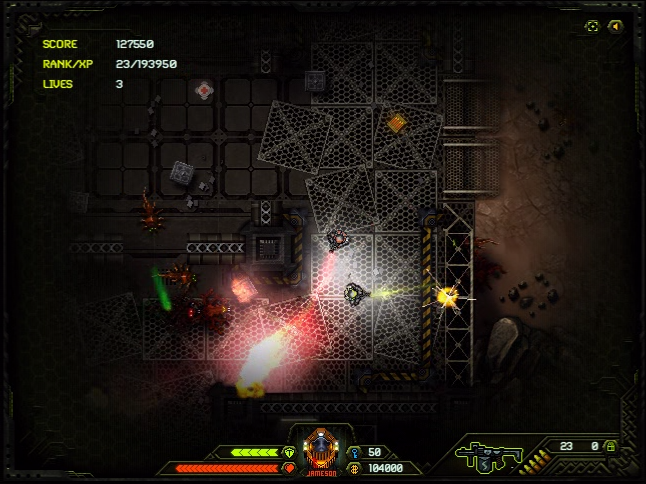Mute sound with the orange speaker icon
Image resolution: width=646 pixels, height=484 pixels.
pyautogui.click(x=614, y=26)
